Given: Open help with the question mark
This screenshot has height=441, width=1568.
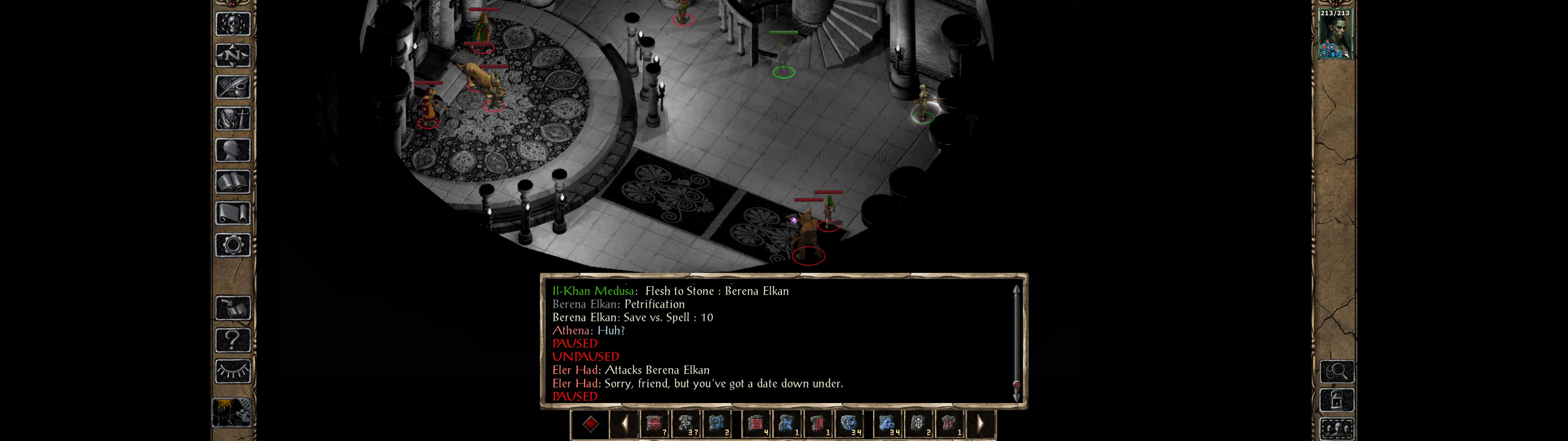Looking at the screenshot, I should click(232, 339).
